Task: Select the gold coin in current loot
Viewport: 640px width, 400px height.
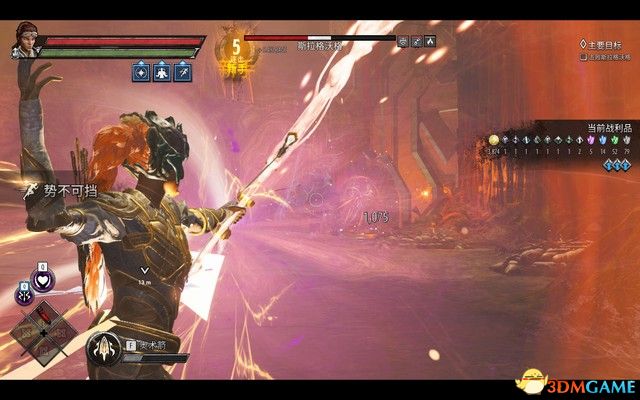Action: (x=493, y=141)
